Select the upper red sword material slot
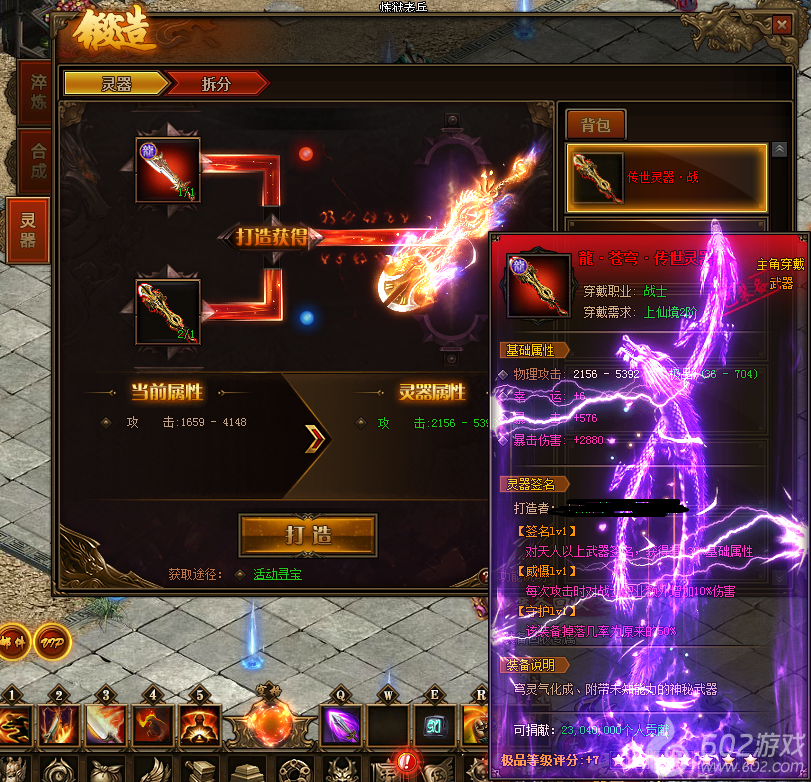Viewport: 811px width, 782px height. pyautogui.click(x=168, y=171)
